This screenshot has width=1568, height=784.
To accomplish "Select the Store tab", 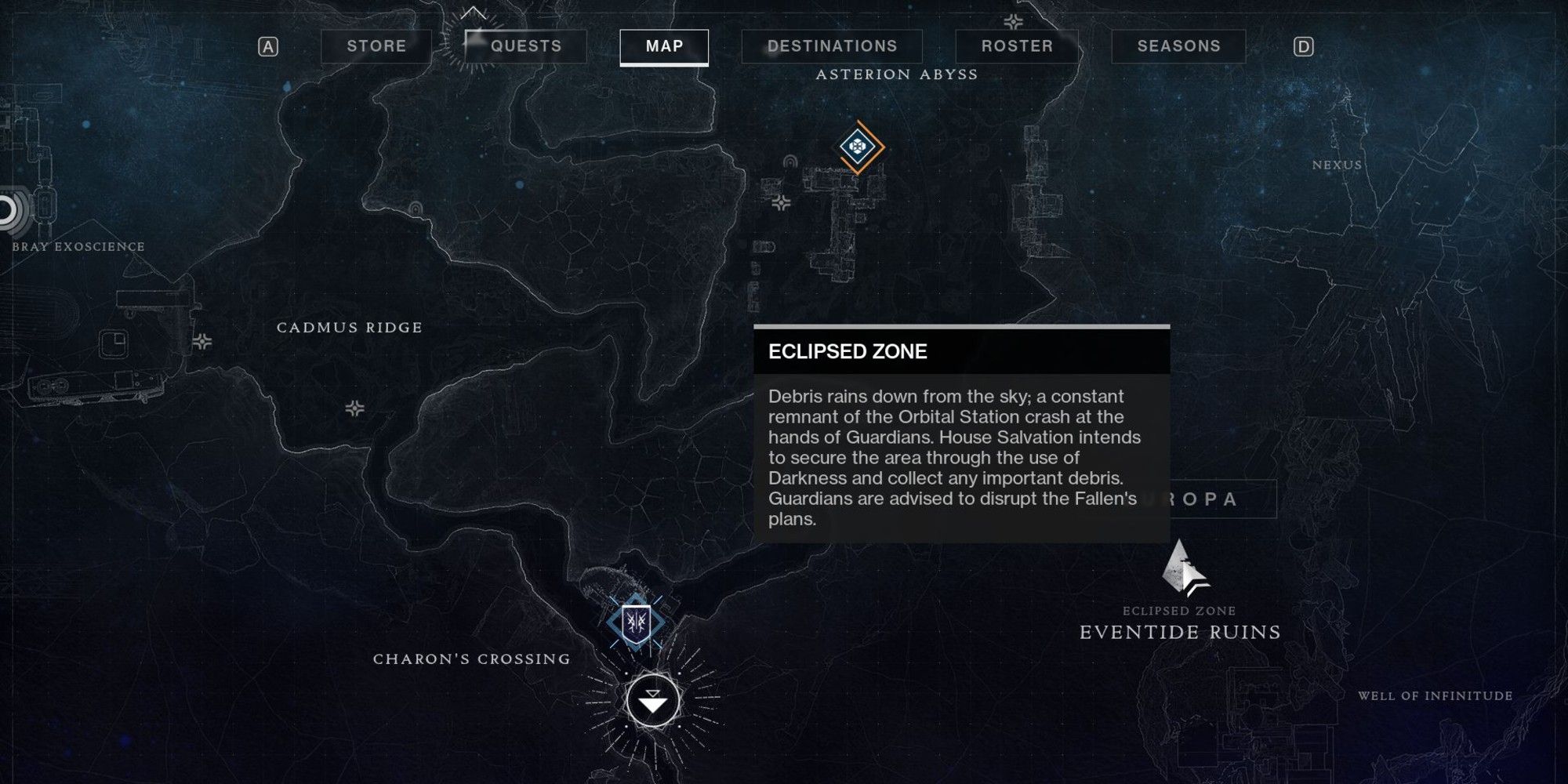I will [x=375, y=45].
